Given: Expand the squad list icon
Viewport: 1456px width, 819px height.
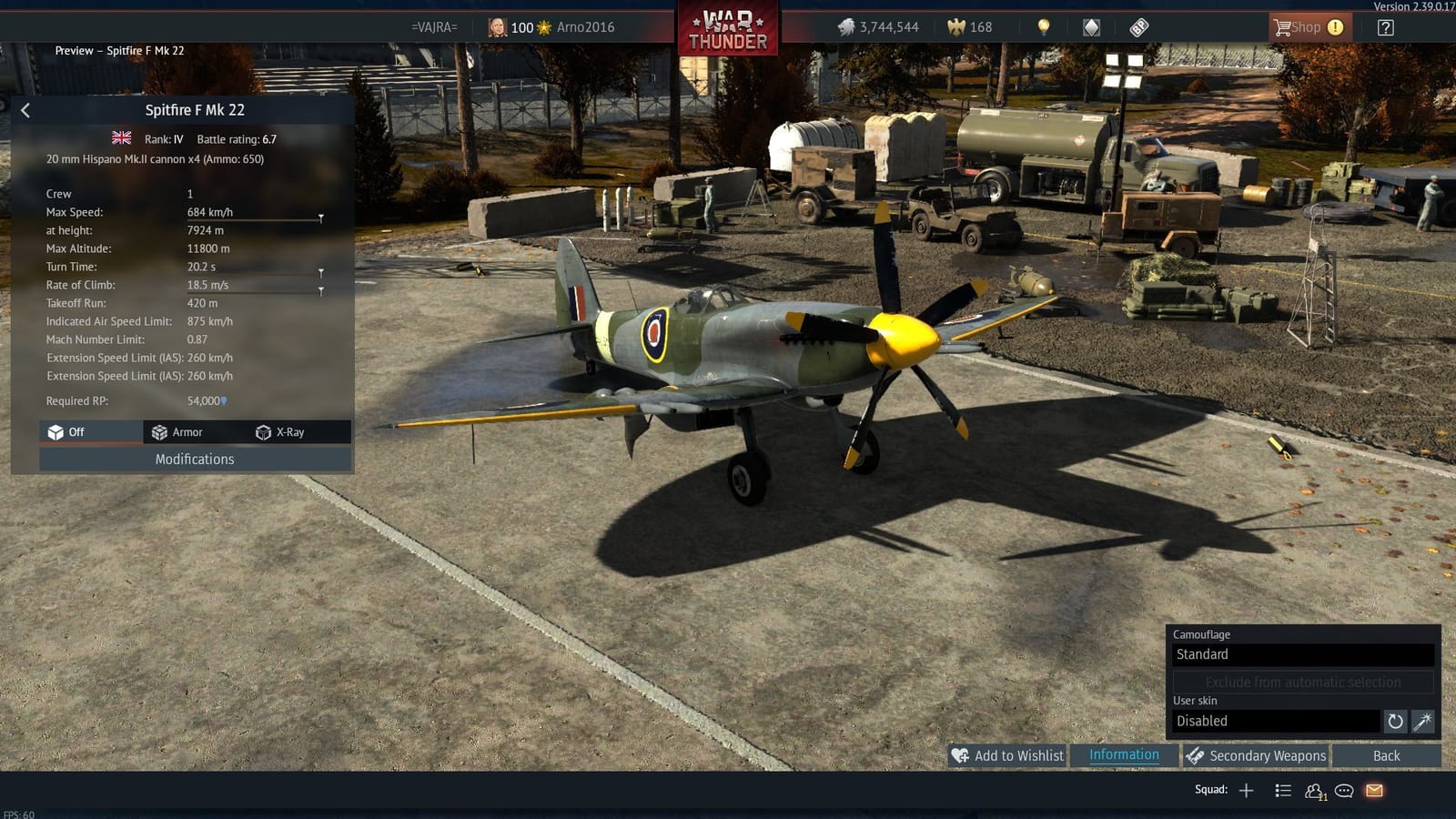Looking at the screenshot, I should click(x=1282, y=790).
